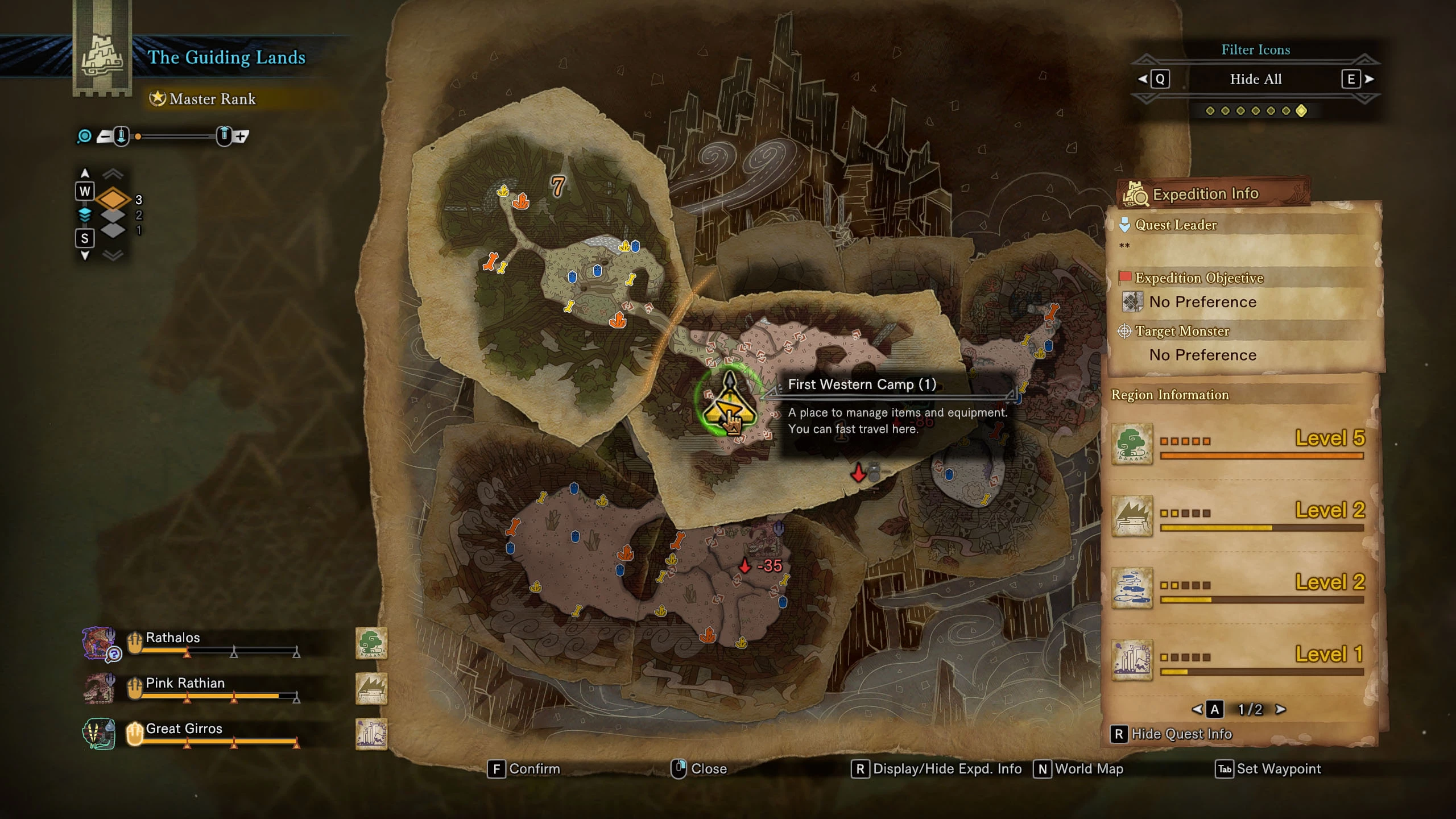1456x819 pixels.
Task: Set a waypoint on the map
Action: coord(1268,769)
